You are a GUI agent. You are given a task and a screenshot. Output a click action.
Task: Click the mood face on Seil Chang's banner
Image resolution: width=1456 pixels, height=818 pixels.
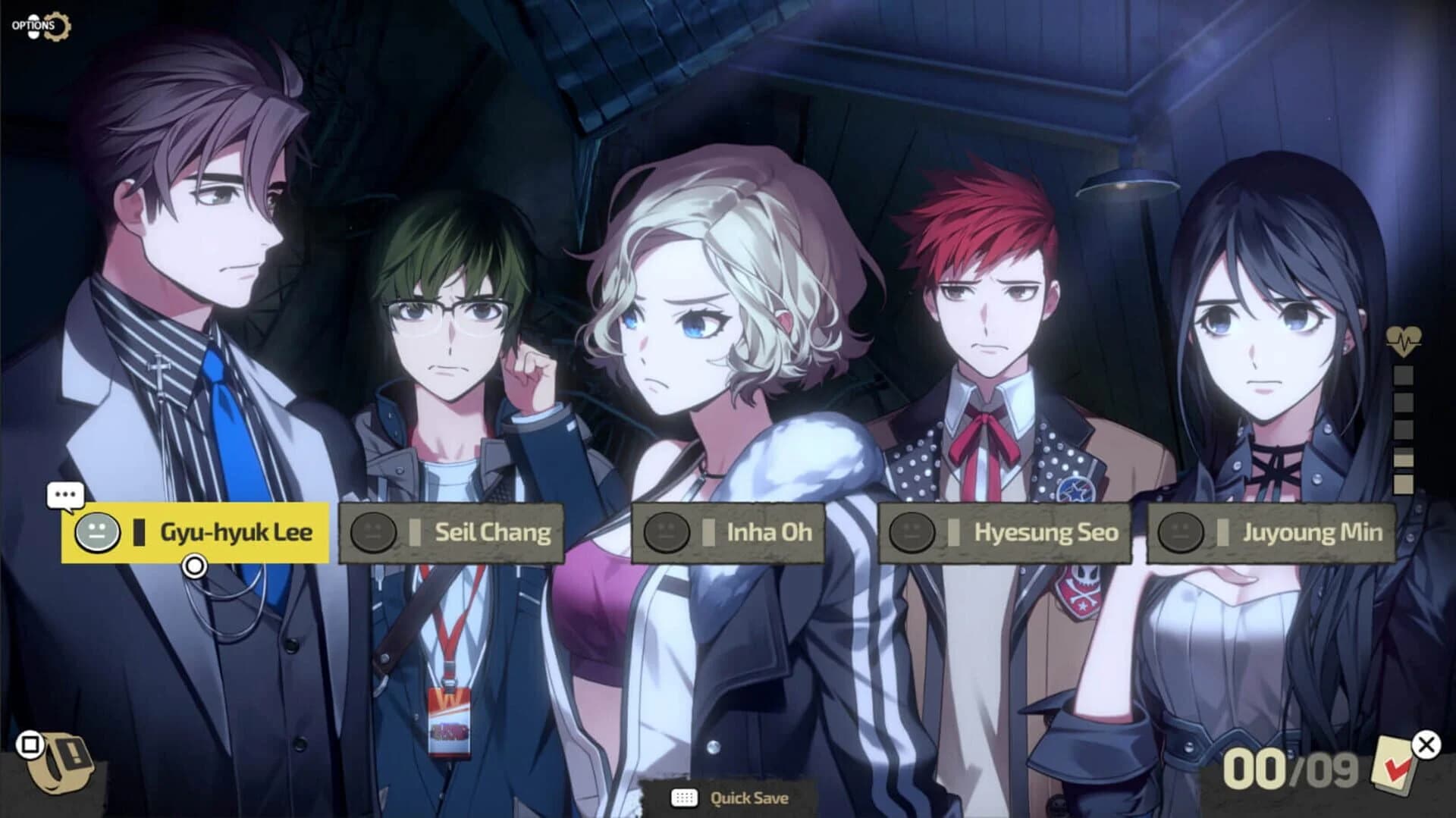pyautogui.click(x=374, y=531)
